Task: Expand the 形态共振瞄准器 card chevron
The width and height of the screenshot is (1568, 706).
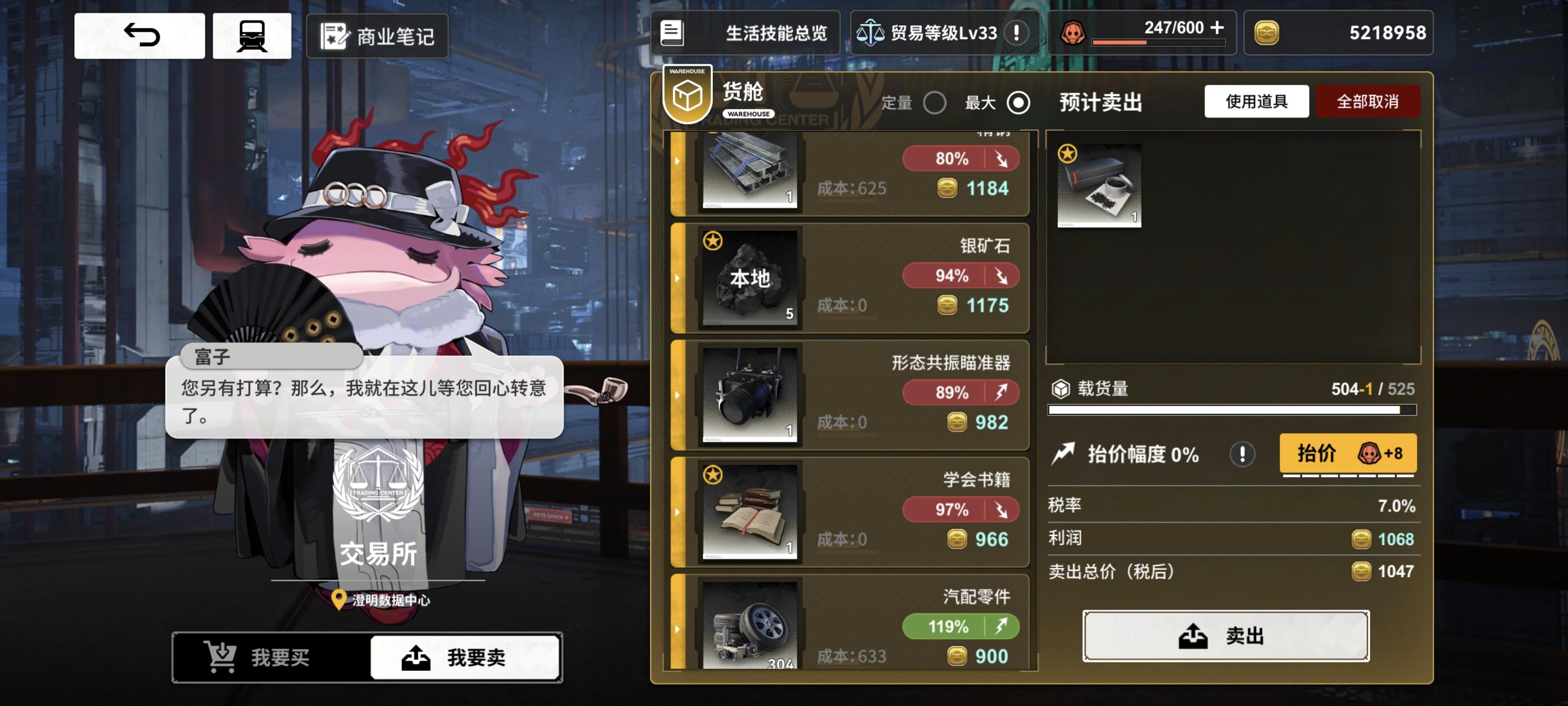Action: point(678,395)
